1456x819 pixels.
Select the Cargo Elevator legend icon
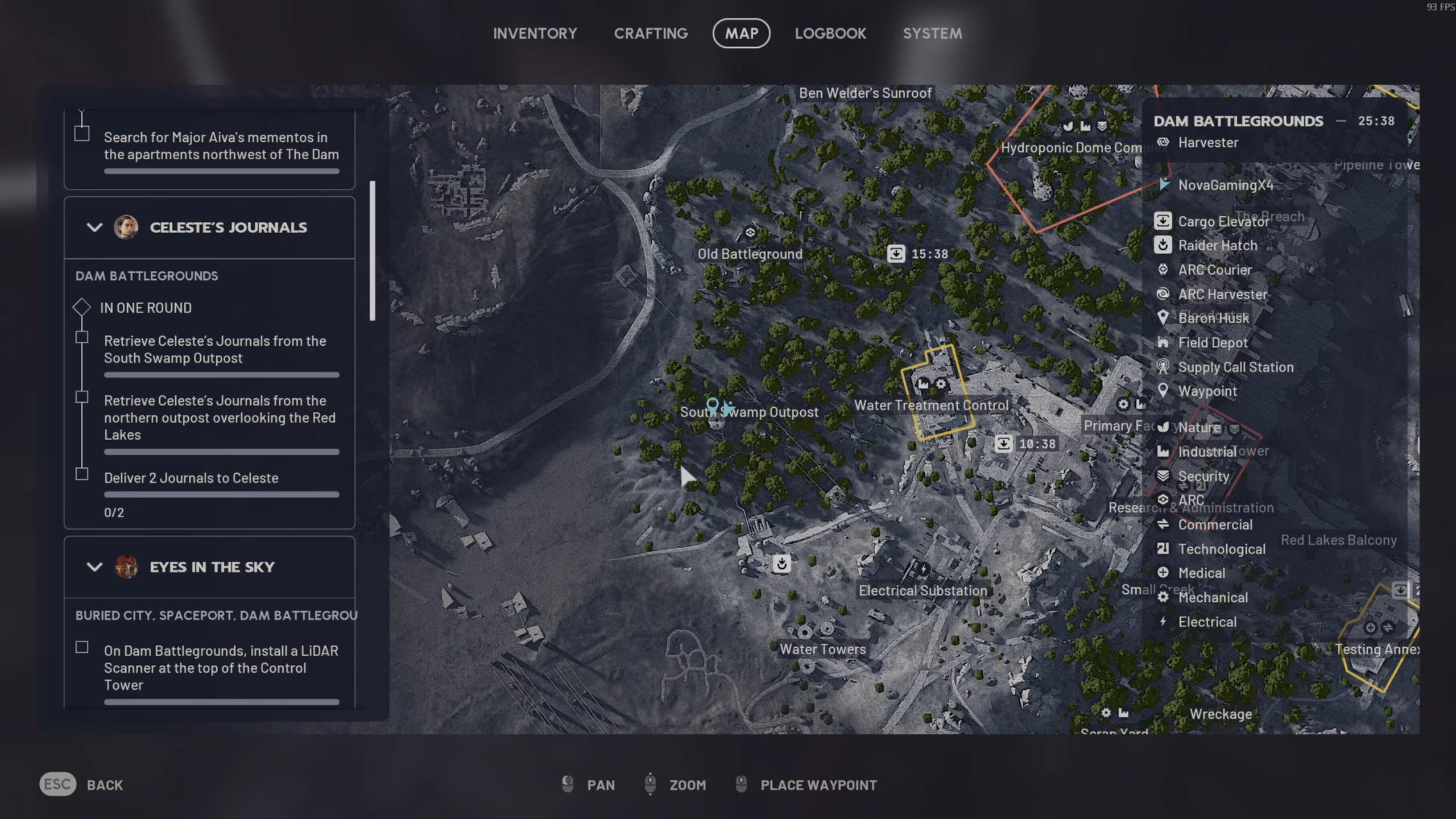tap(1164, 221)
